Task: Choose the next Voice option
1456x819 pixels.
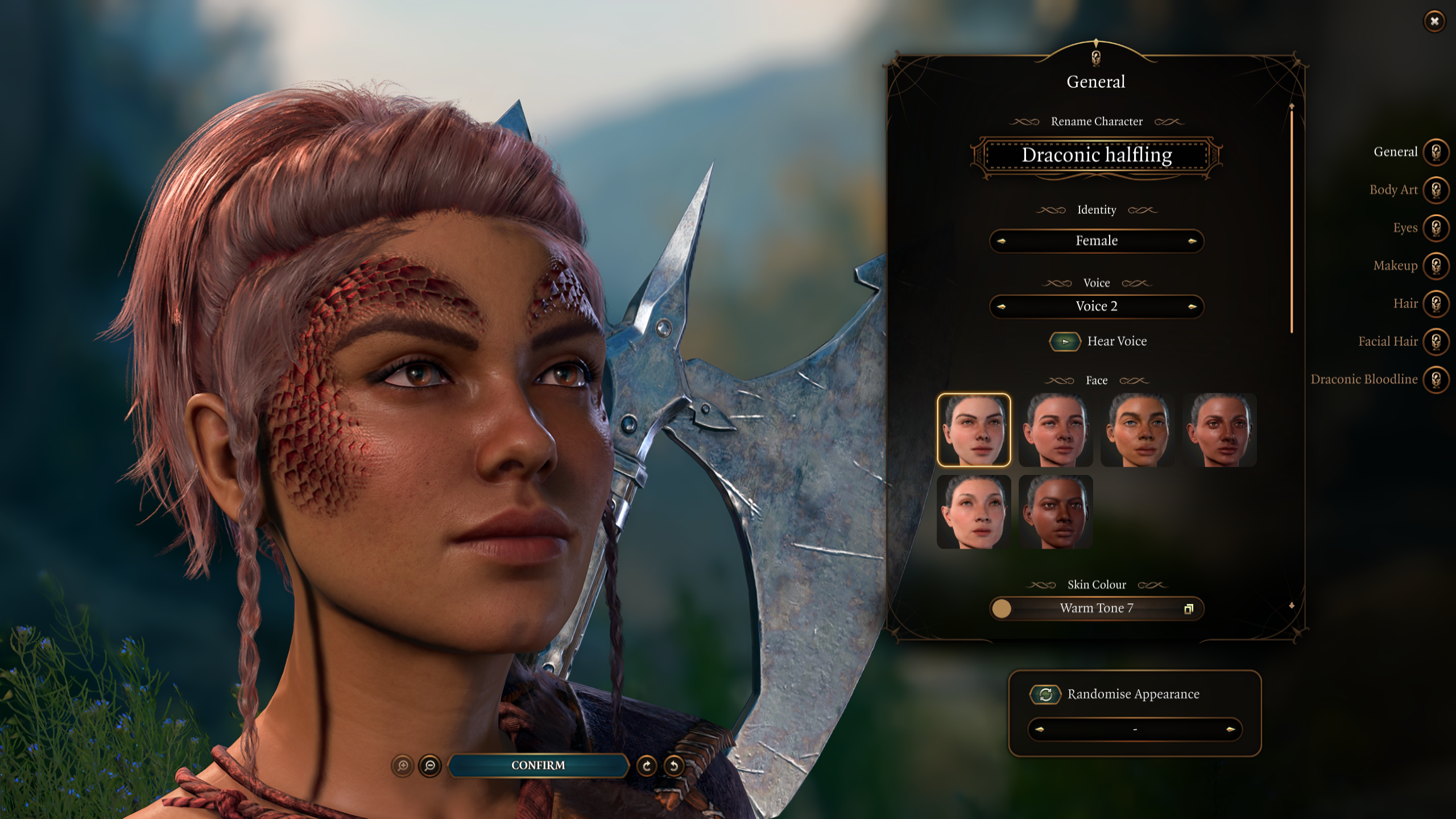Action: point(1192,307)
